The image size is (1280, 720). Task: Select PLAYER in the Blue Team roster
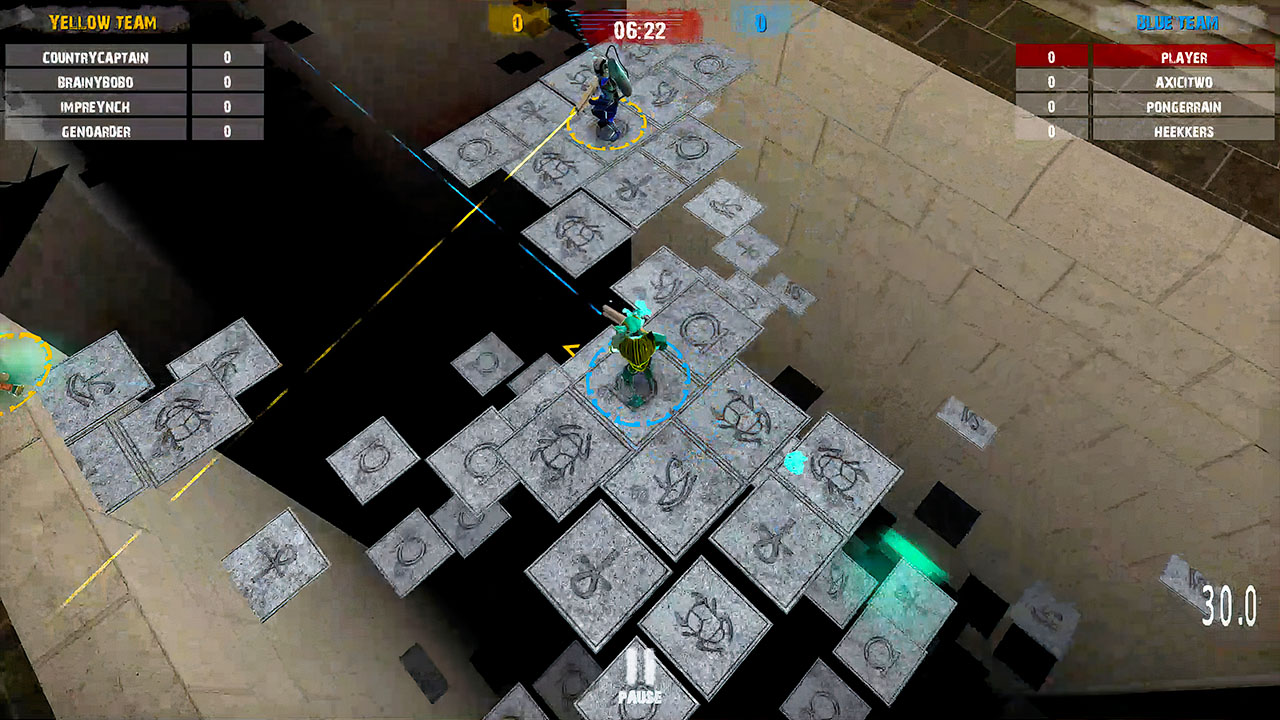1184,58
